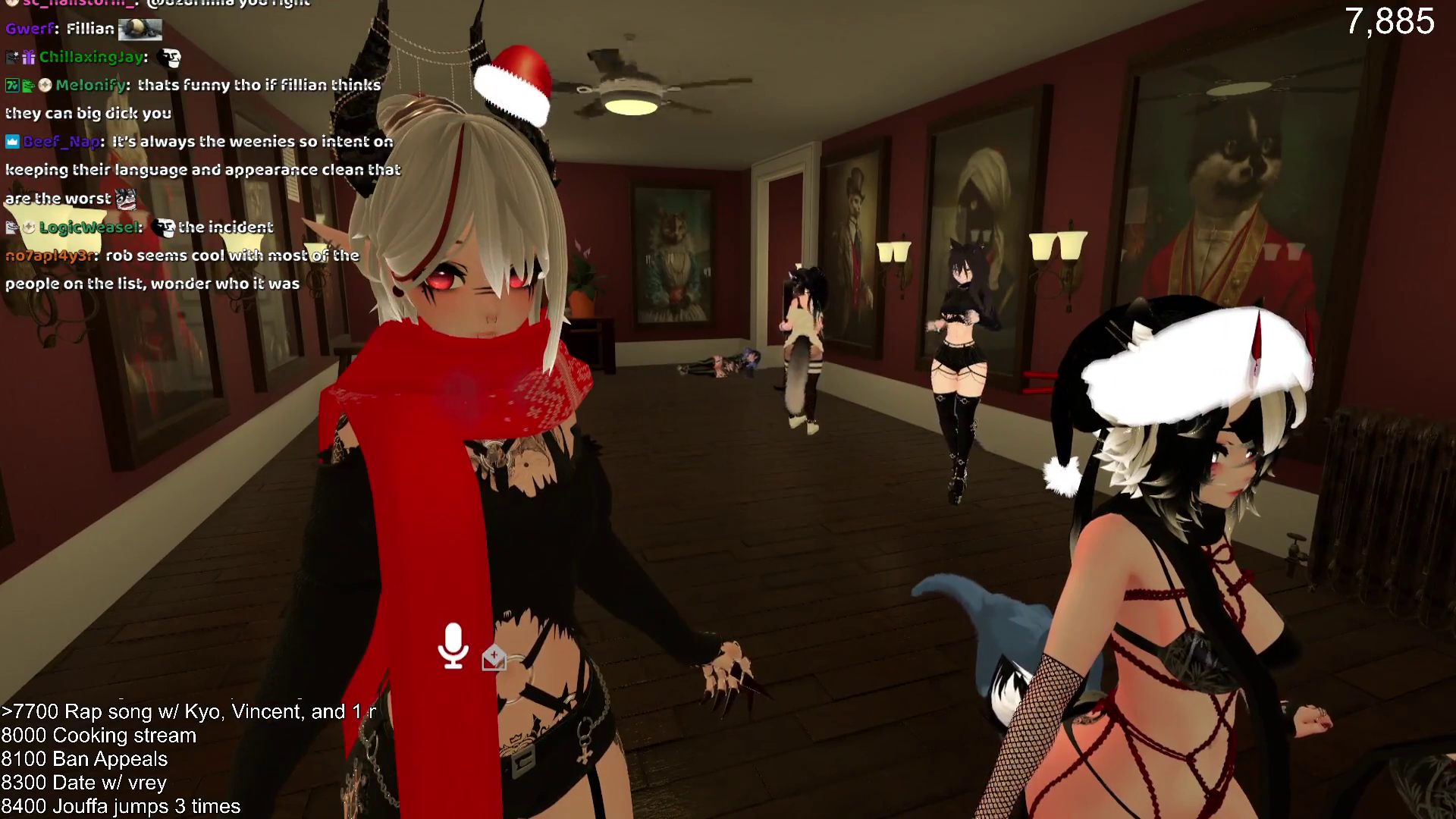
Task: Click ChillaxingJay's purple gift badge
Action: pyautogui.click(x=29, y=59)
